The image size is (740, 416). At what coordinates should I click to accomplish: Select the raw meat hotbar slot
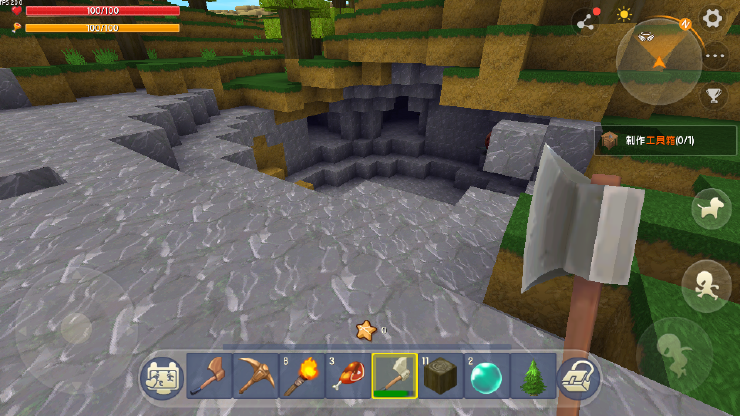click(x=347, y=375)
